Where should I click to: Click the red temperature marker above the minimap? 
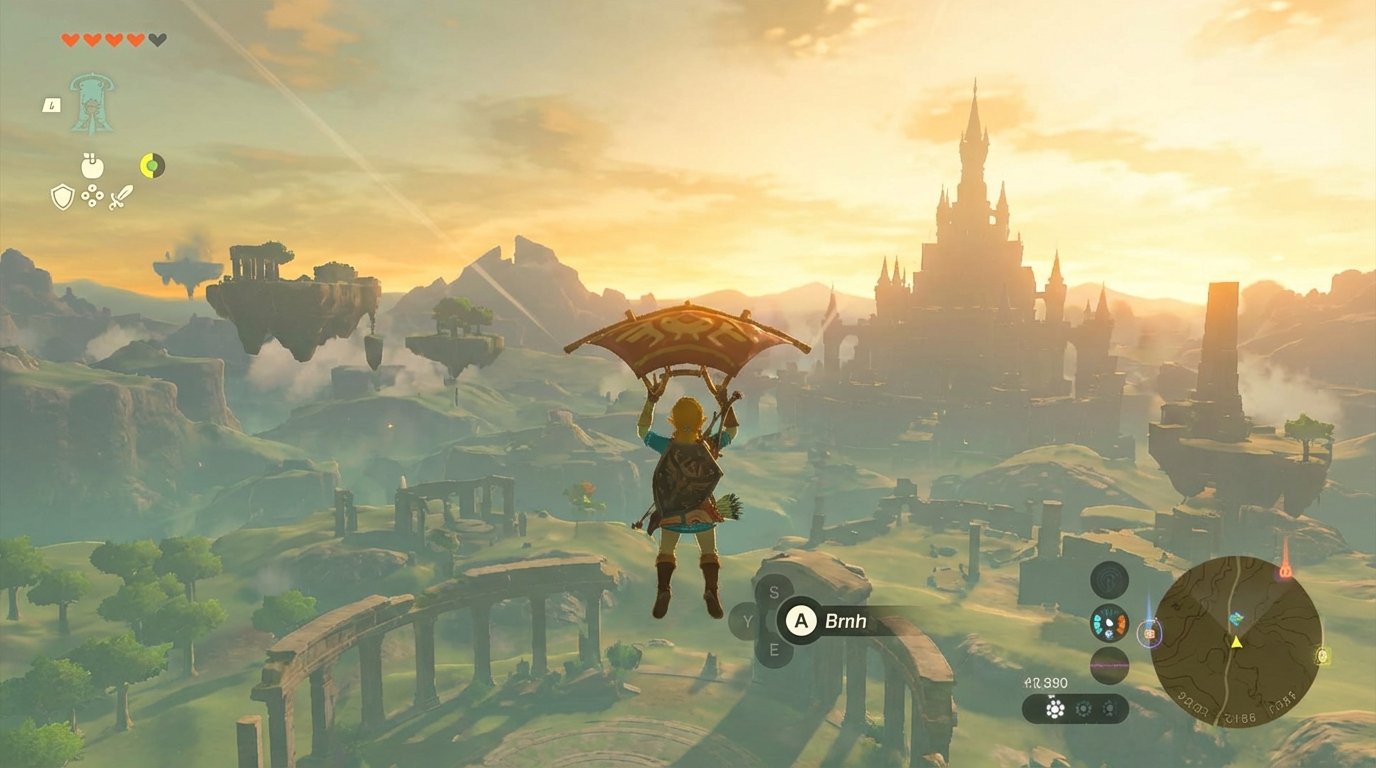tap(1284, 570)
